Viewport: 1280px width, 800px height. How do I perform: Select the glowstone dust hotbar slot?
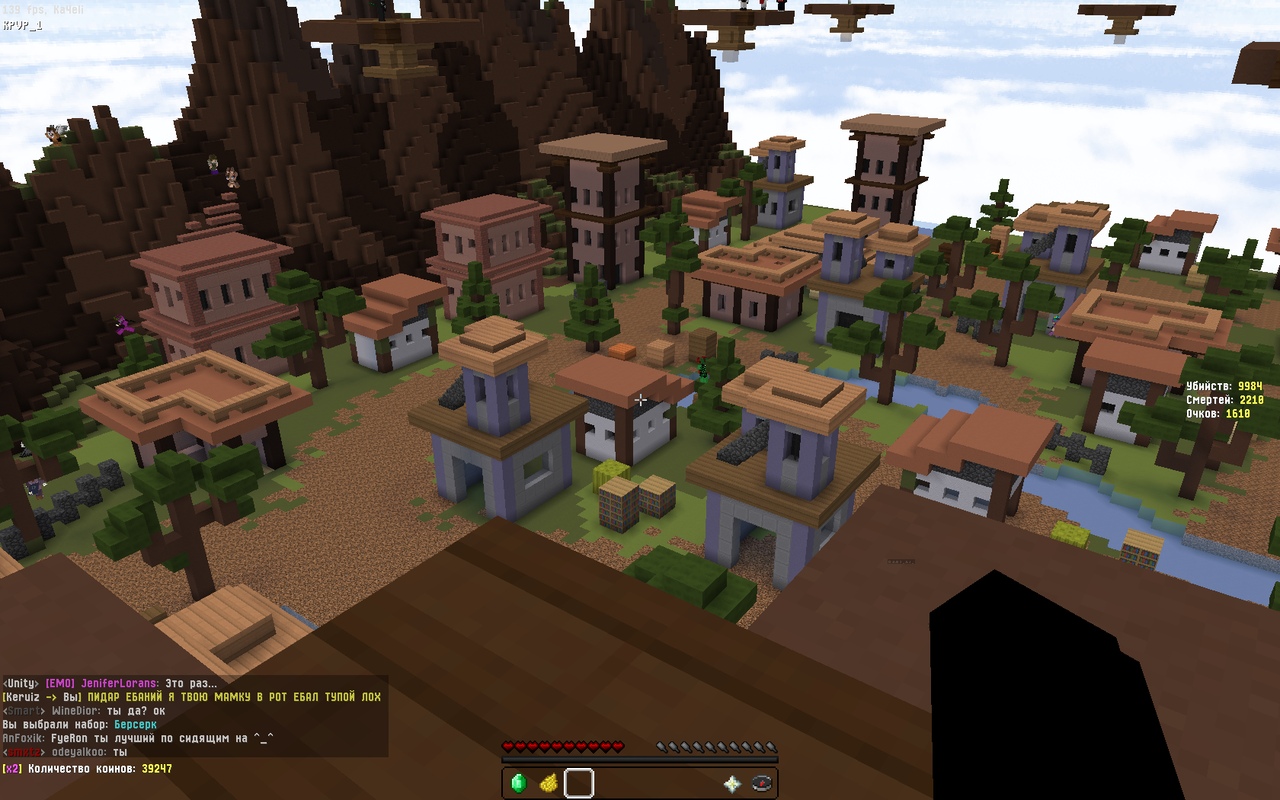[548, 783]
